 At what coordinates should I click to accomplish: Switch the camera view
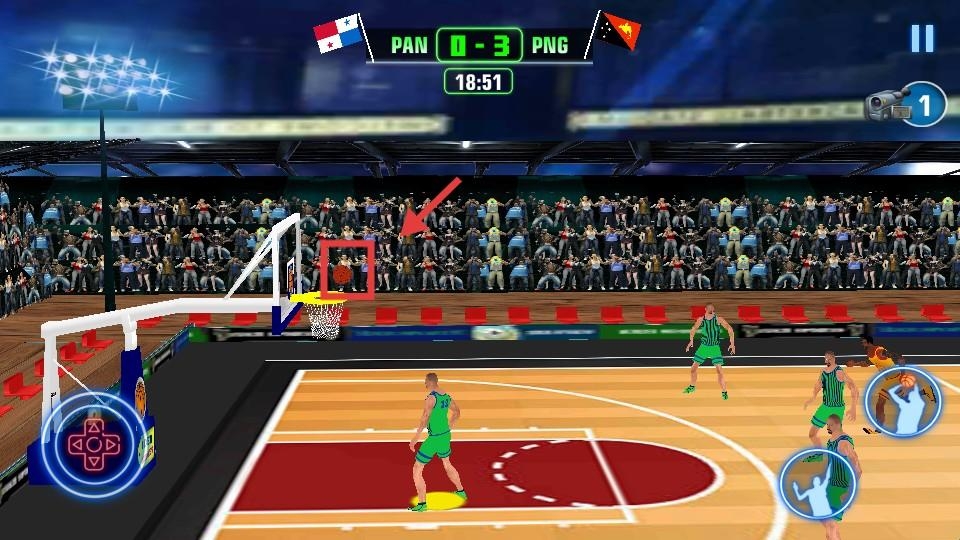(906, 104)
